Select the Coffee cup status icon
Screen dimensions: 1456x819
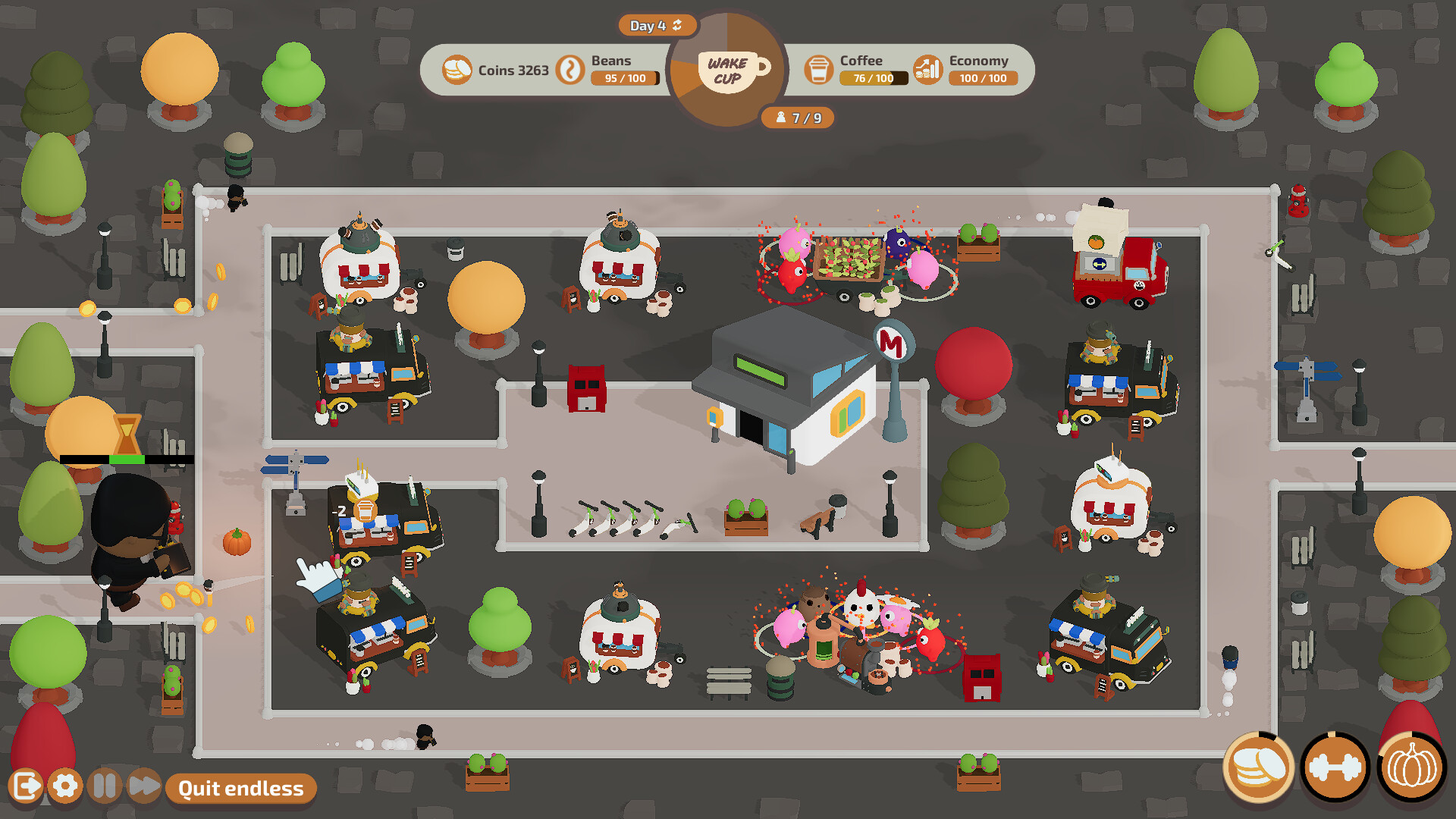pos(821,69)
